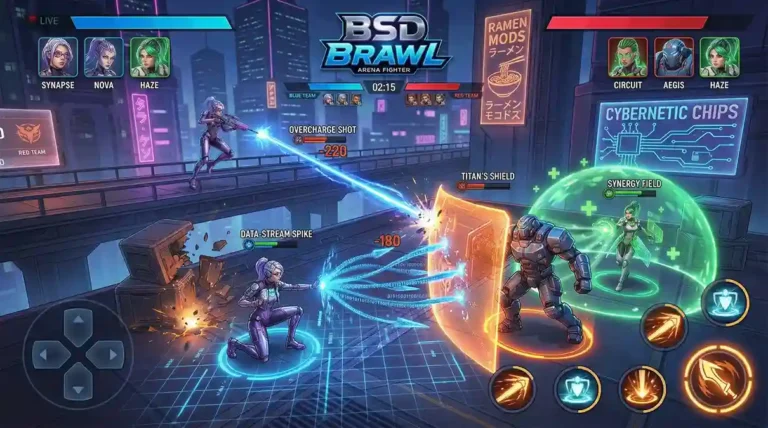Choose the Haze portrait beside Nova
Viewport: 768px width, 428px height.
(149, 56)
